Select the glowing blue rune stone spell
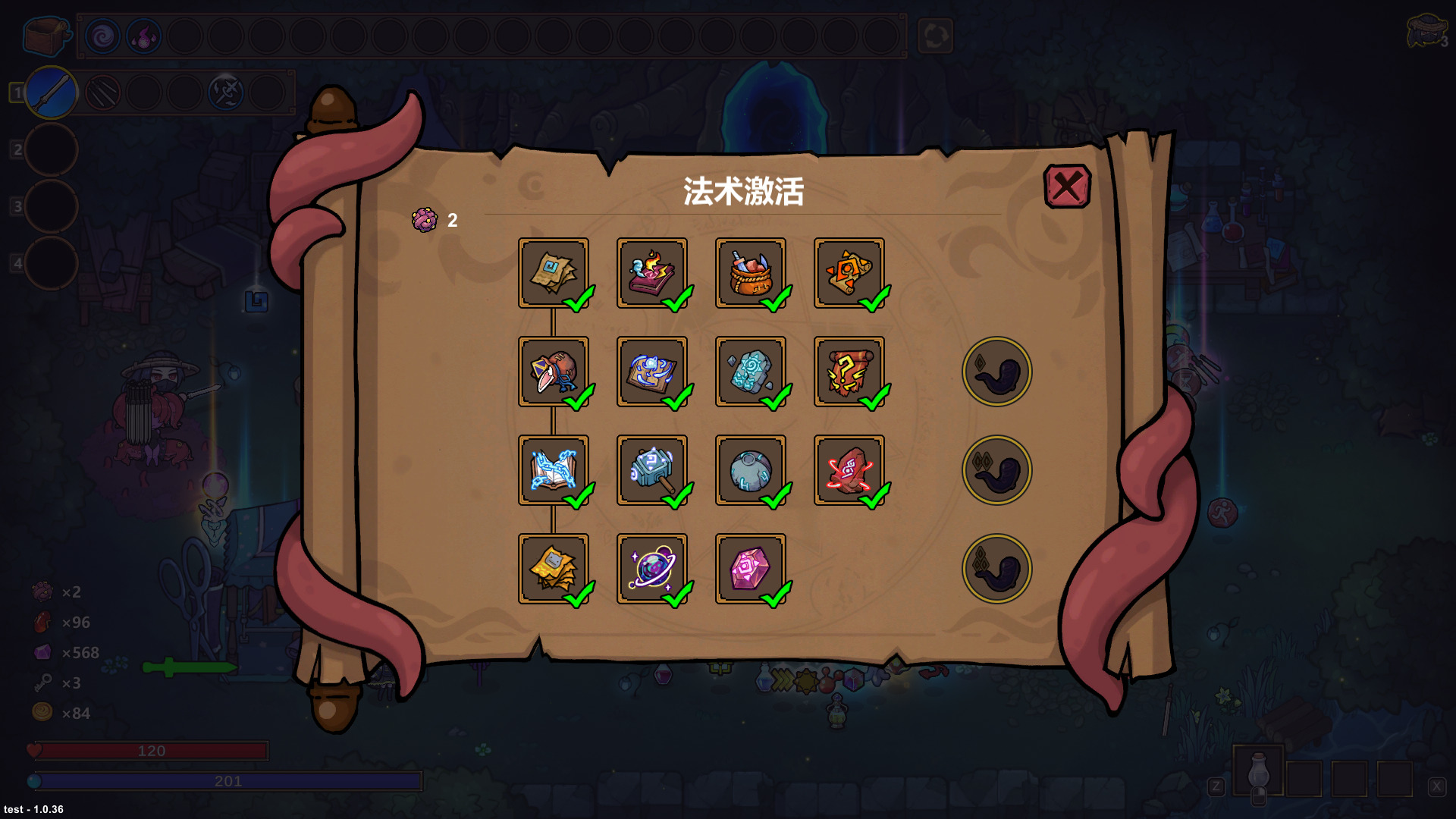The width and height of the screenshot is (1456, 819). click(x=752, y=372)
